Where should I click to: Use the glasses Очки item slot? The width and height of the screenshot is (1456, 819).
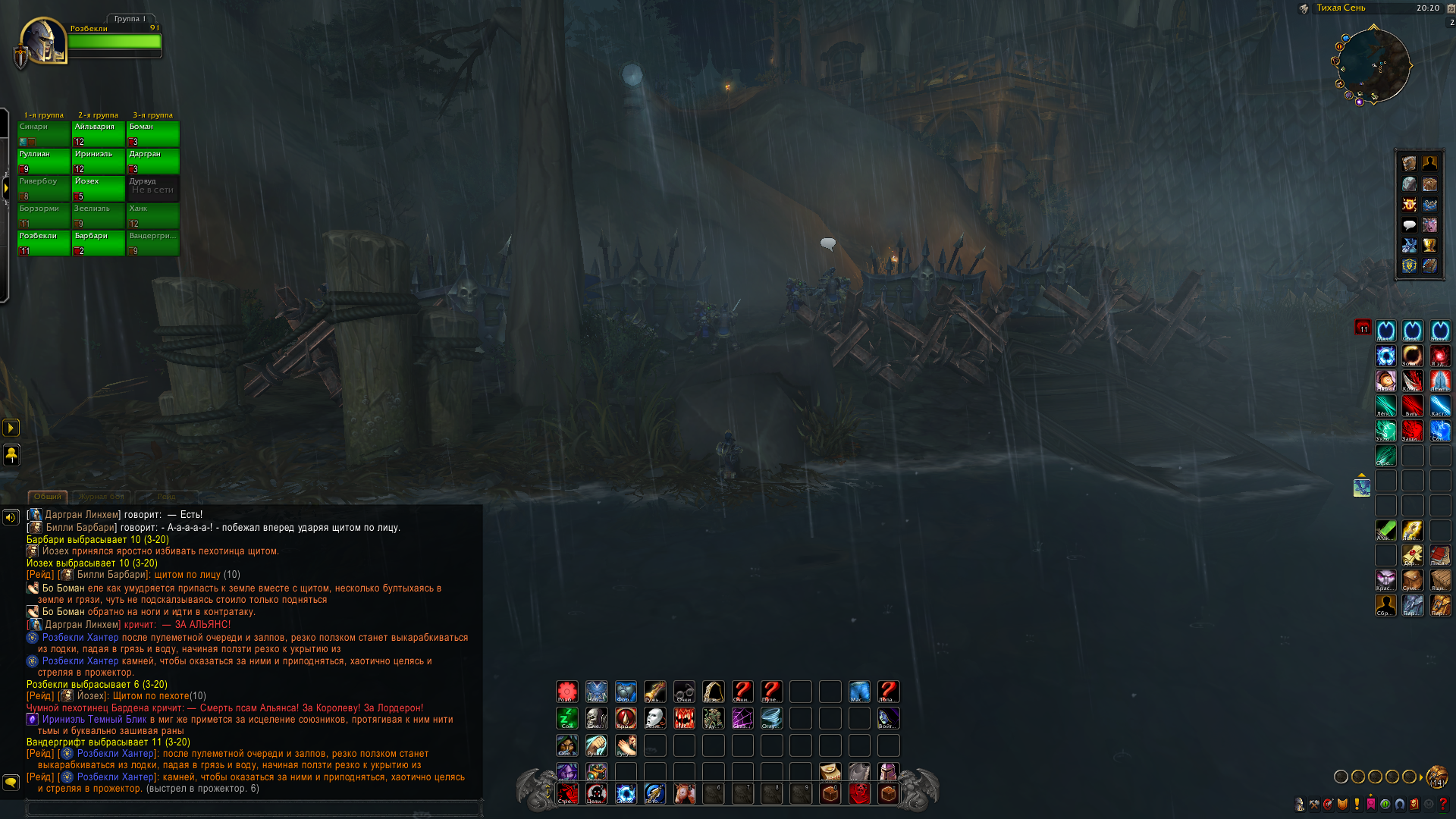(x=684, y=692)
